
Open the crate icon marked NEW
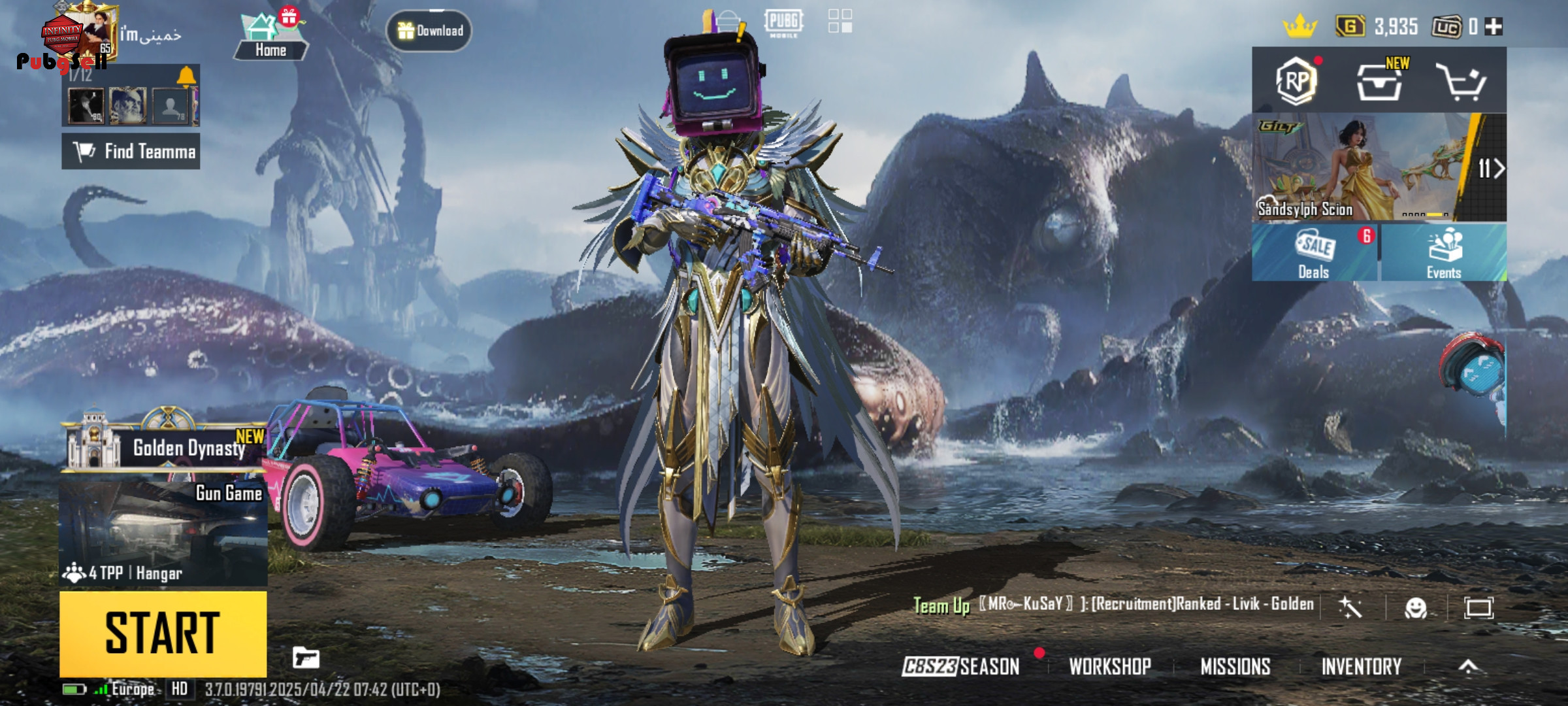coord(1379,81)
